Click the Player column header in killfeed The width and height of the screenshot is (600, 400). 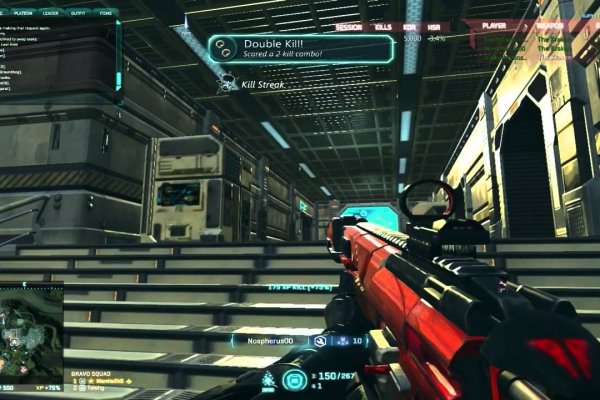click(x=492, y=24)
